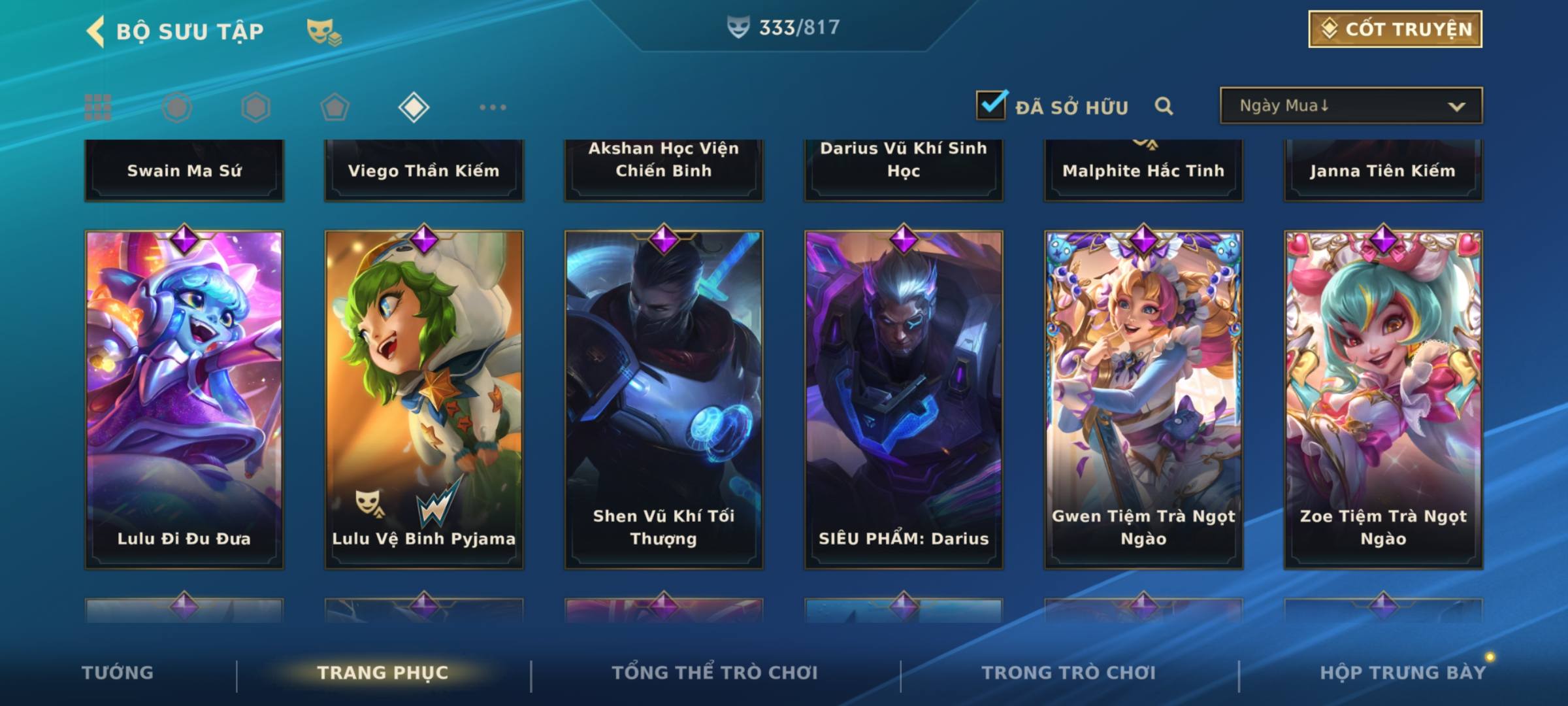Choose Gwen Tiệm Trà Ngọt Ngào skin

tap(1143, 399)
